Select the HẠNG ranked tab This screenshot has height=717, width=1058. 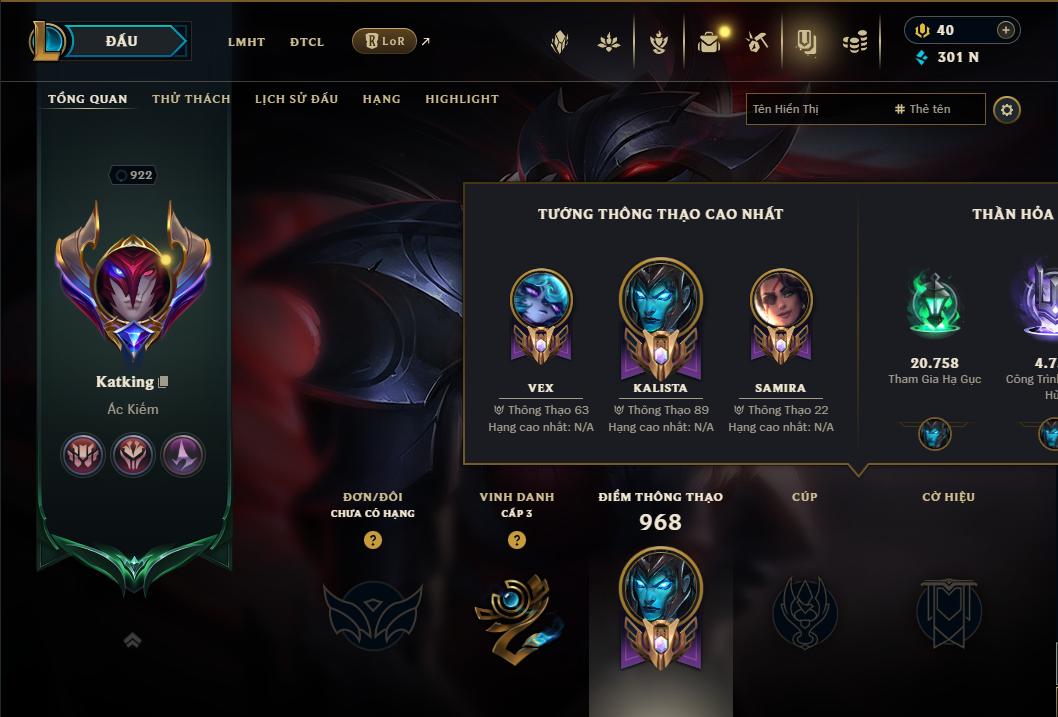pos(381,99)
